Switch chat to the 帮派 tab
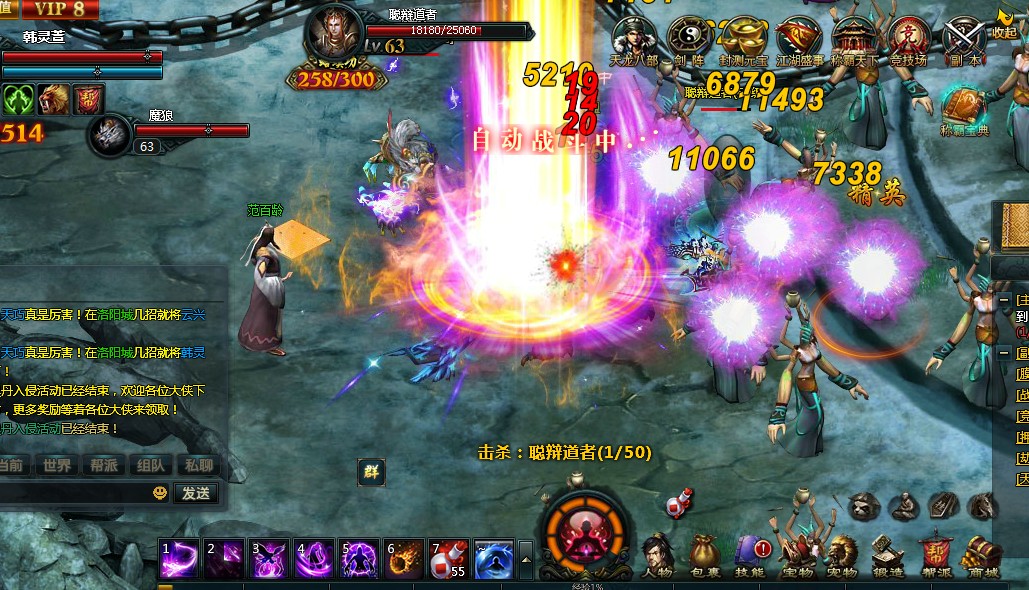This screenshot has width=1029, height=590. pos(104,465)
